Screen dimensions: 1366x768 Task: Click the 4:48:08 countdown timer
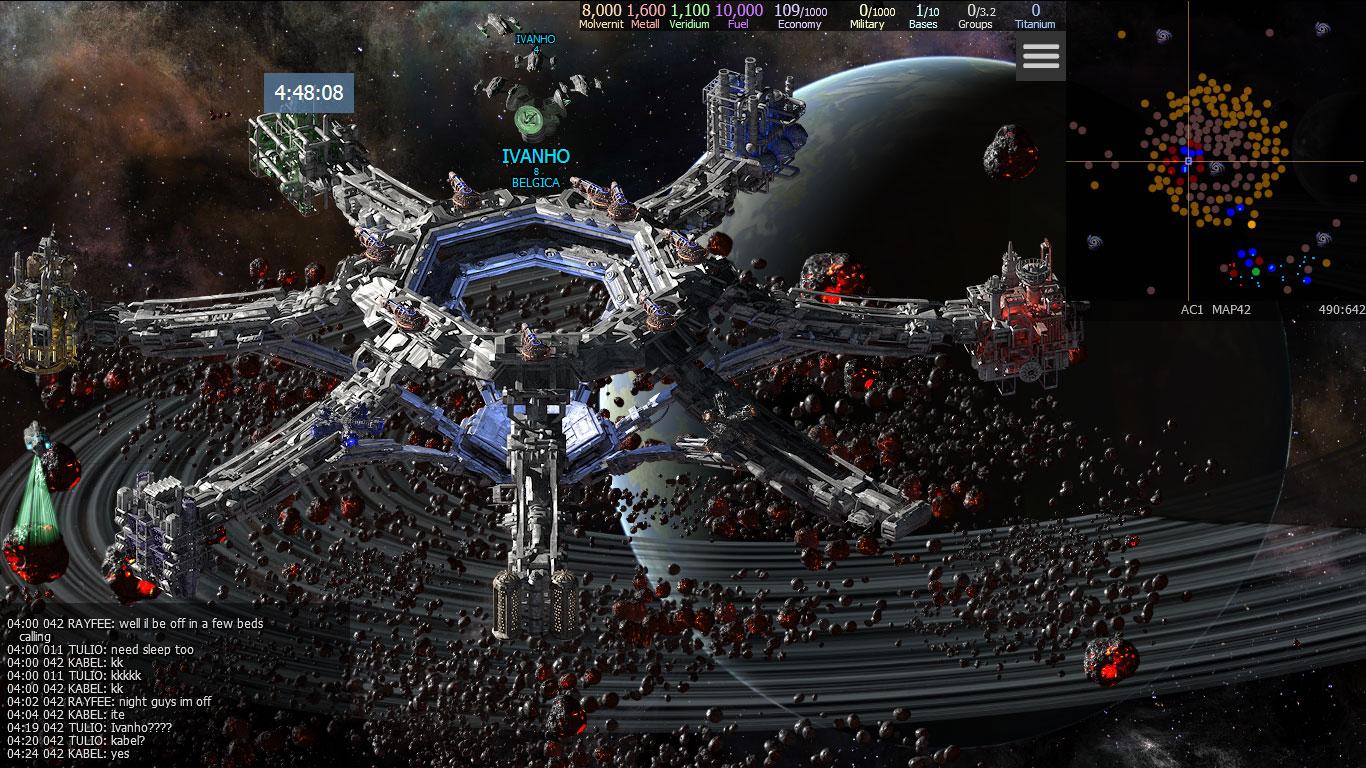311,93
